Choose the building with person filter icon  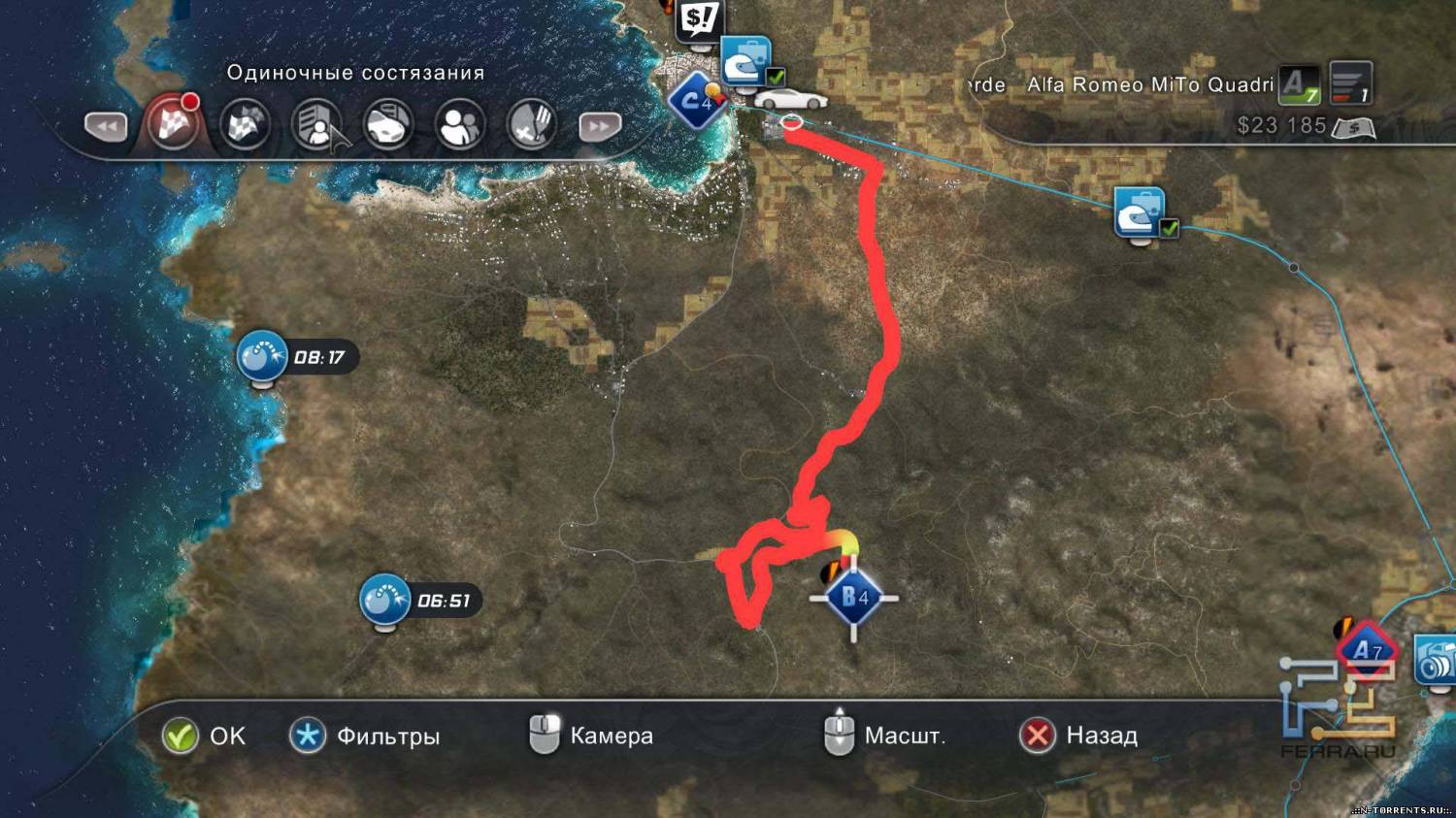click(x=316, y=124)
